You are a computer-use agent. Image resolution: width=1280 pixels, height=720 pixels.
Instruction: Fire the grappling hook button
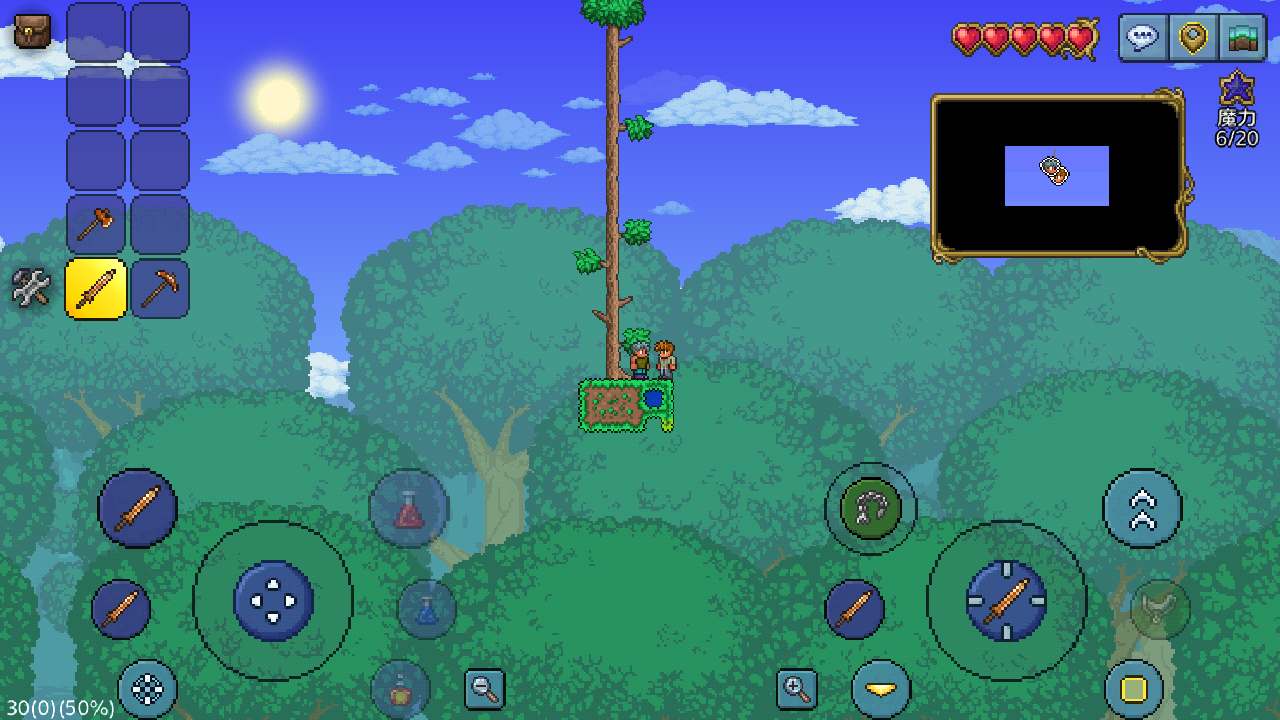(x=870, y=508)
